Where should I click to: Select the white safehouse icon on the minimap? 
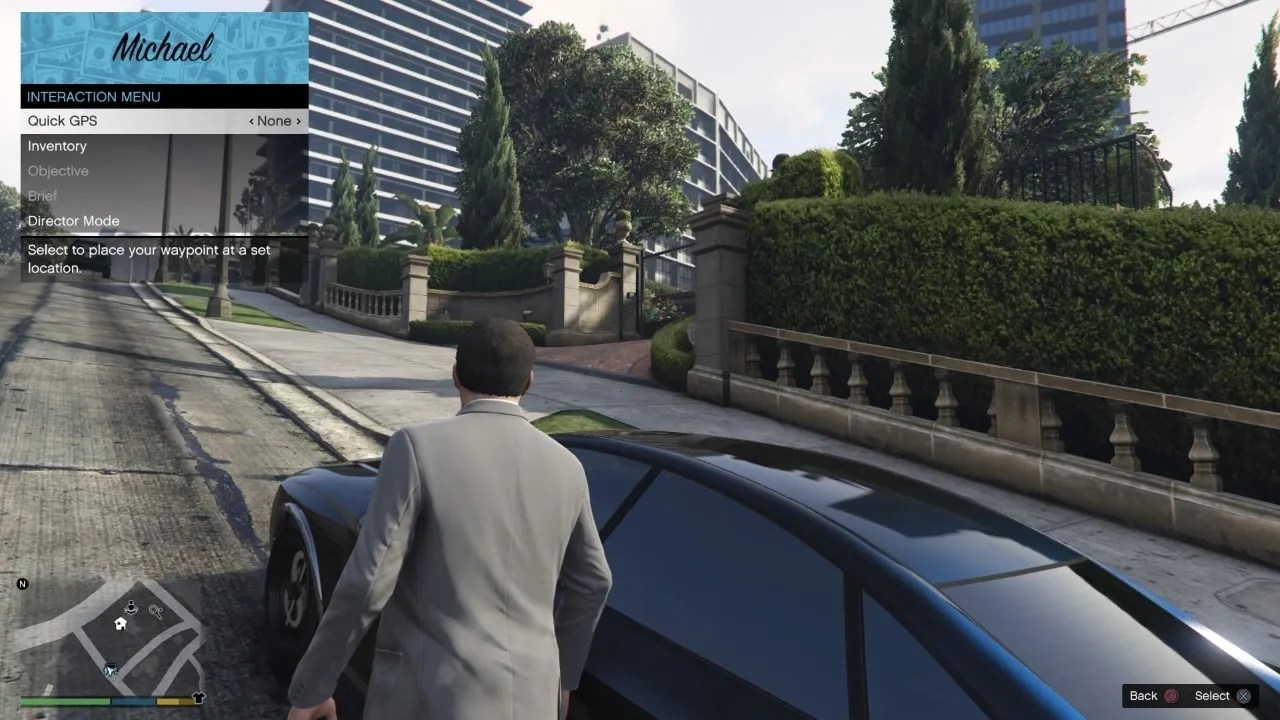(x=119, y=623)
